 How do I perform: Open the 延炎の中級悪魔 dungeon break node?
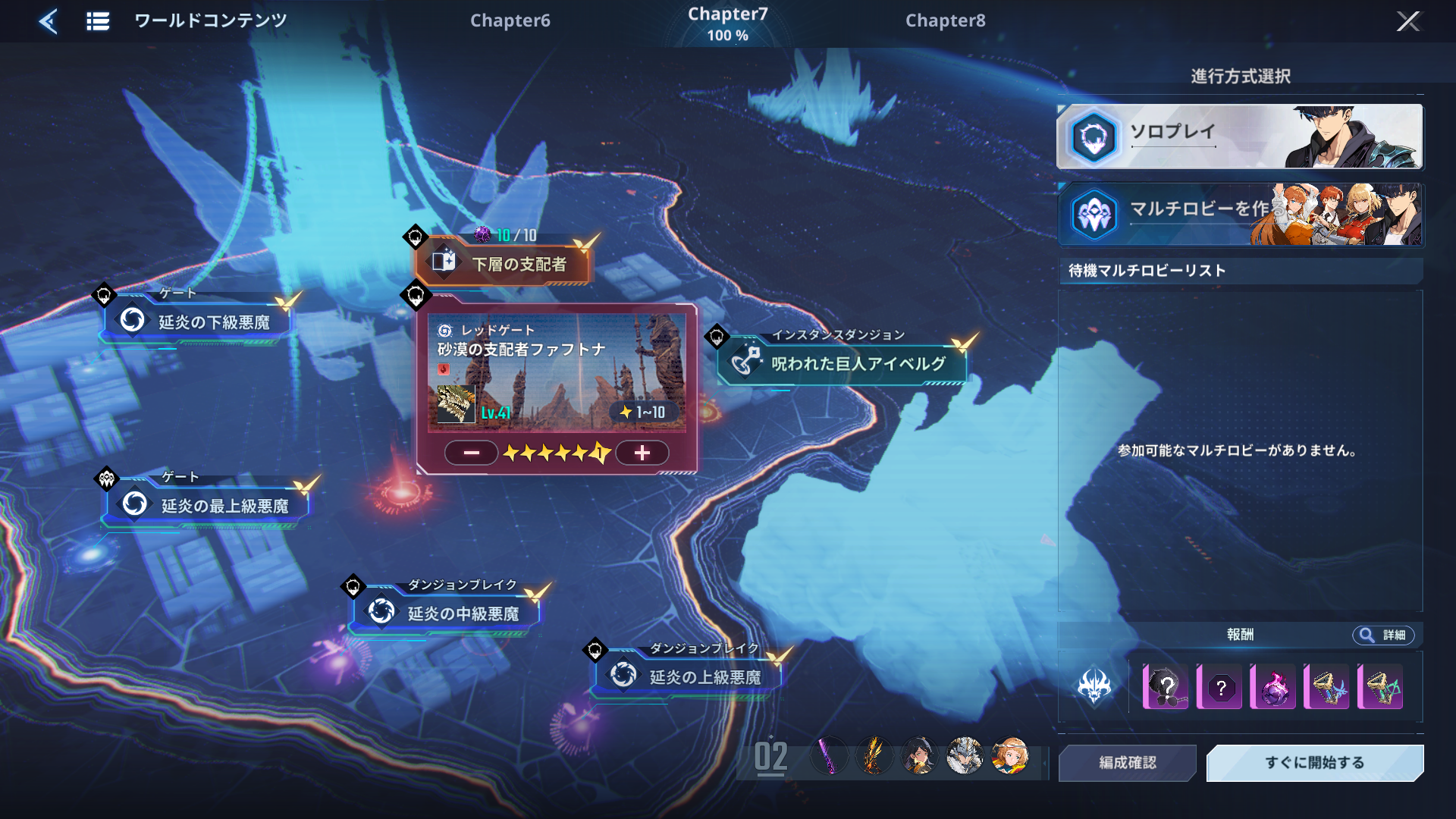[x=446, y=613]
